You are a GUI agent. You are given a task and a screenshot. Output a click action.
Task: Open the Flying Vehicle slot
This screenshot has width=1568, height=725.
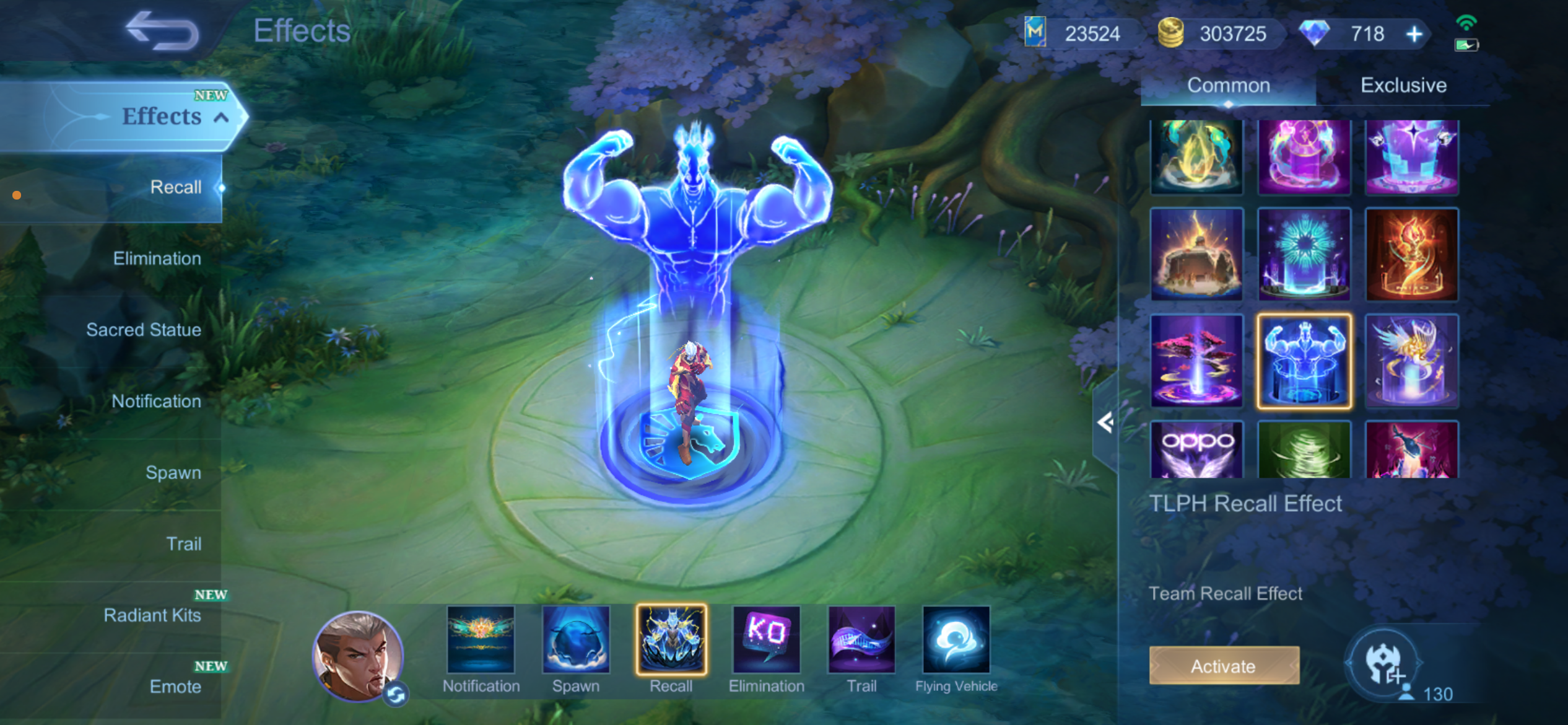(x=956, y=640)
